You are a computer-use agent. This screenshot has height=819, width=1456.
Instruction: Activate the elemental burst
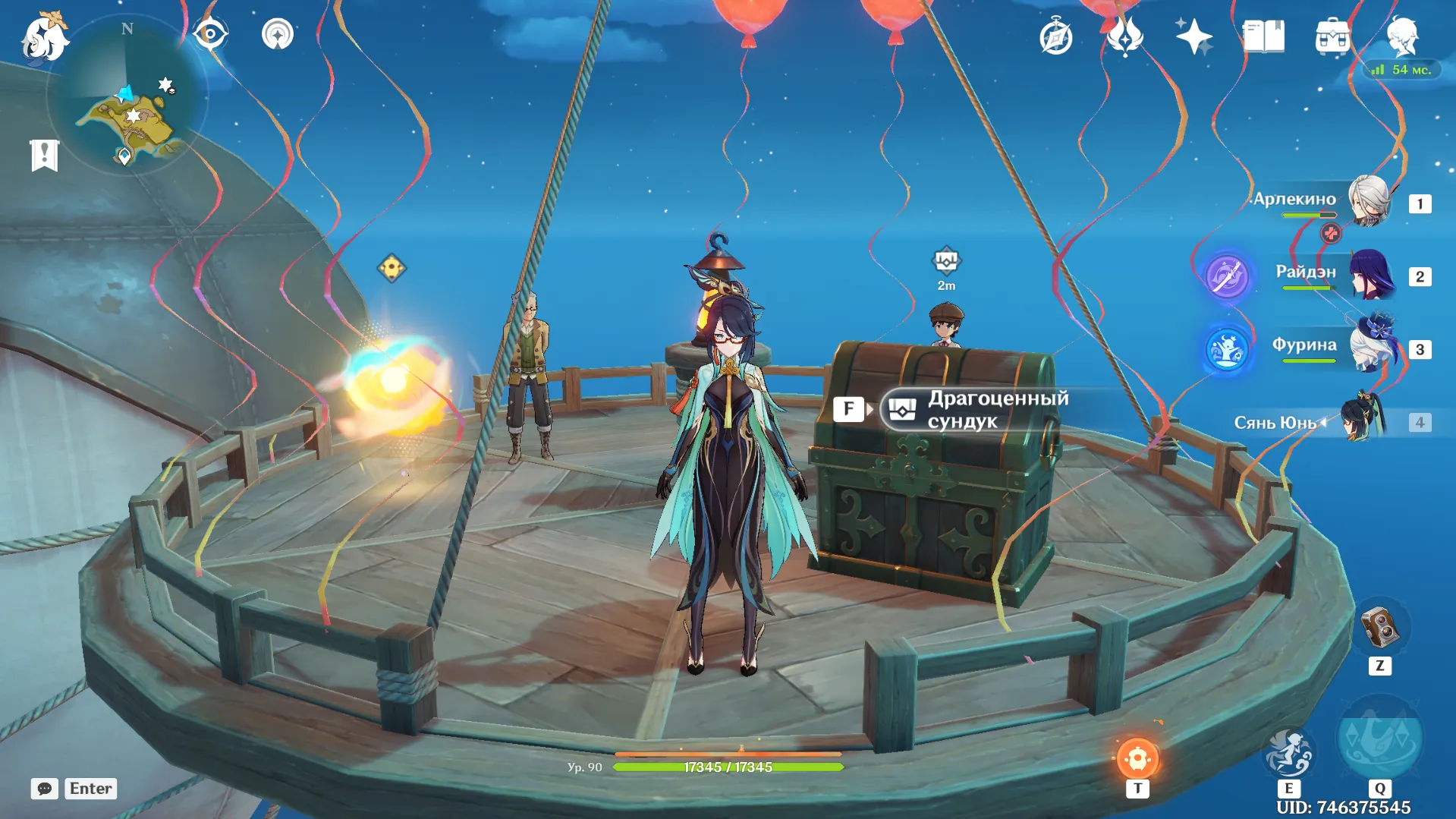pyautogui.click(x=1379, y=739)
